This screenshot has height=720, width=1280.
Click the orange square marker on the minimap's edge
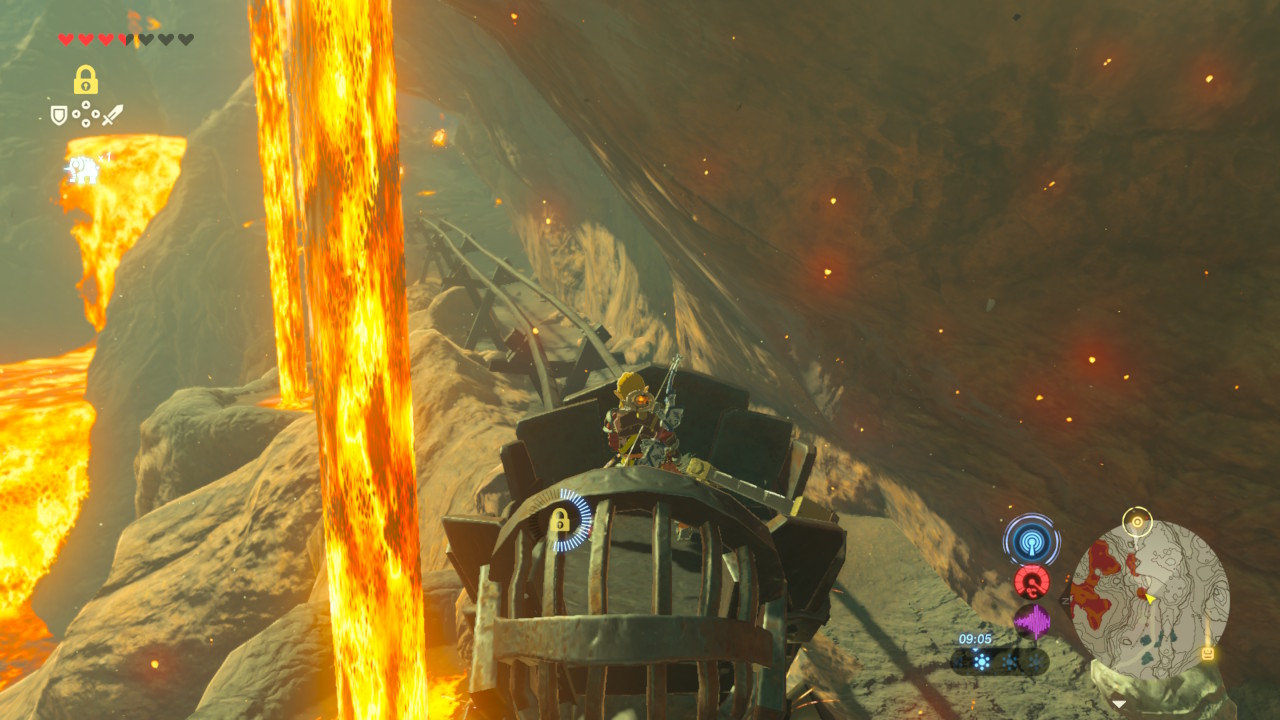pyautogui.click(x=1207, y=653)
